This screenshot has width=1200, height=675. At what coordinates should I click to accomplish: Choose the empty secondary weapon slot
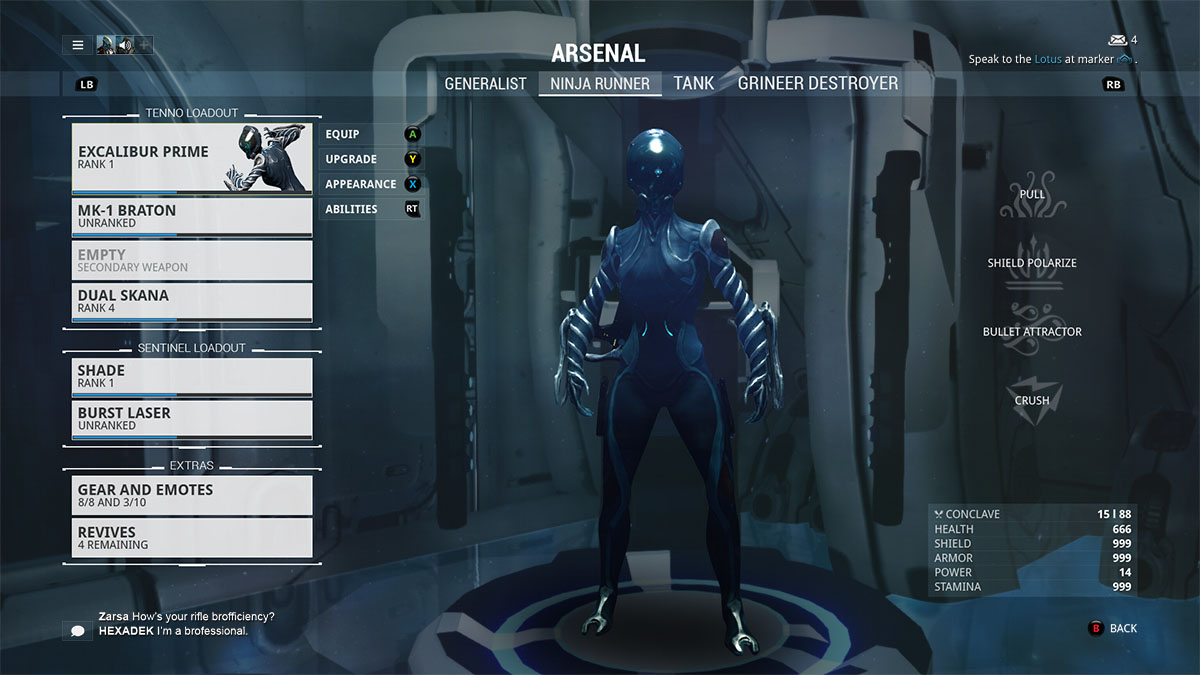pos(192,260)
